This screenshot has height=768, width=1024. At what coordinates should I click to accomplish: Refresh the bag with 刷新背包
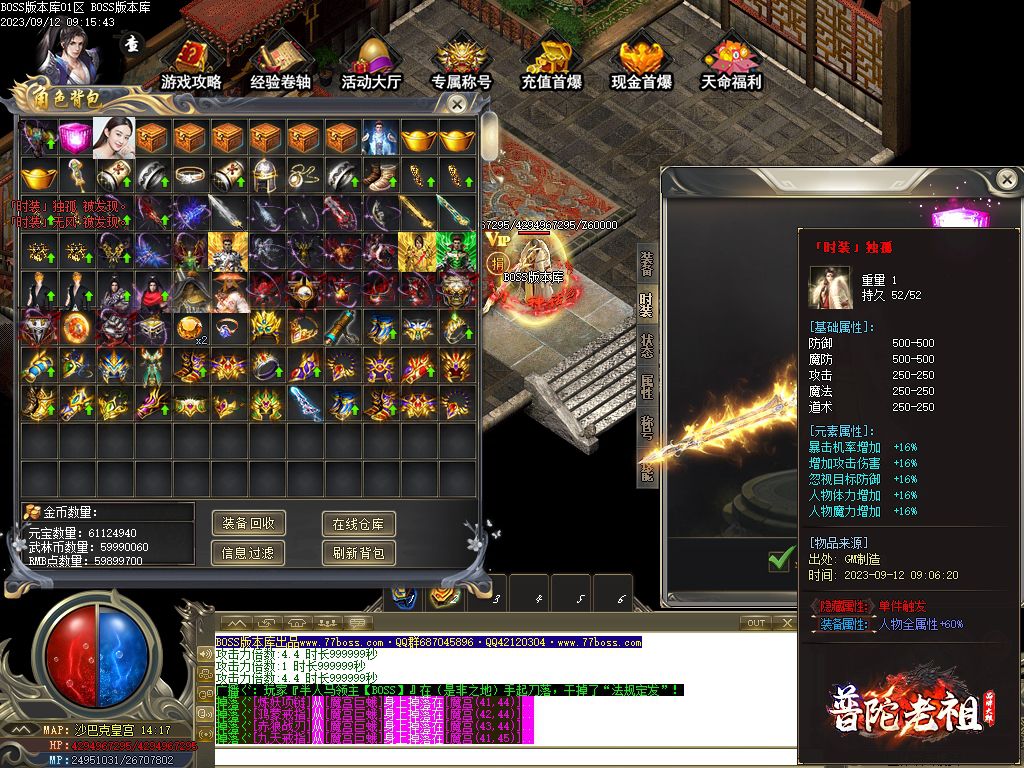coord(358,553)
